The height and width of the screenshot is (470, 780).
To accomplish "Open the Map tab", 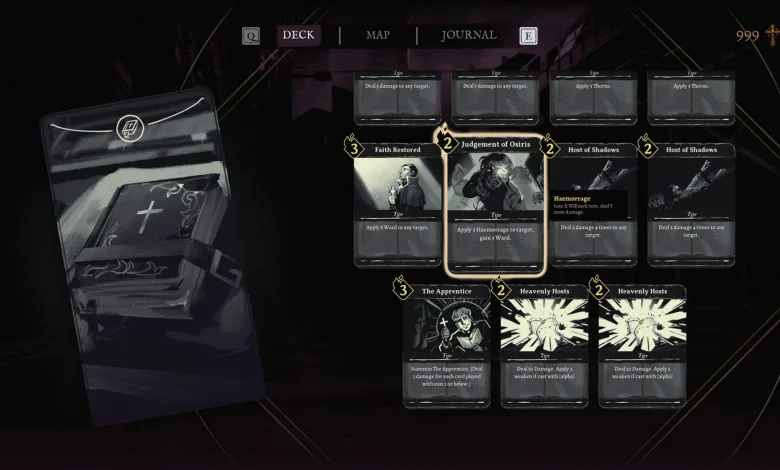I will click(x=378, y=35).
